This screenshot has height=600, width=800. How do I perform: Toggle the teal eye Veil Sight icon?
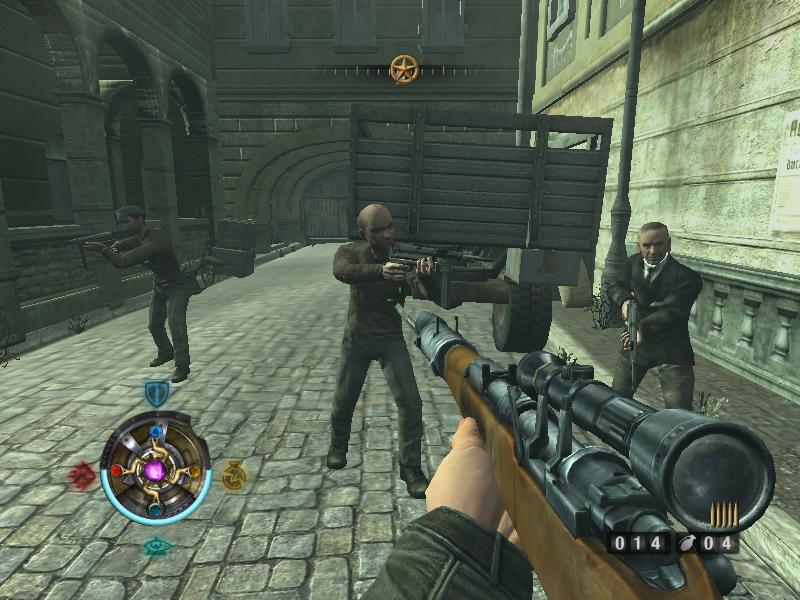point(156,546)
